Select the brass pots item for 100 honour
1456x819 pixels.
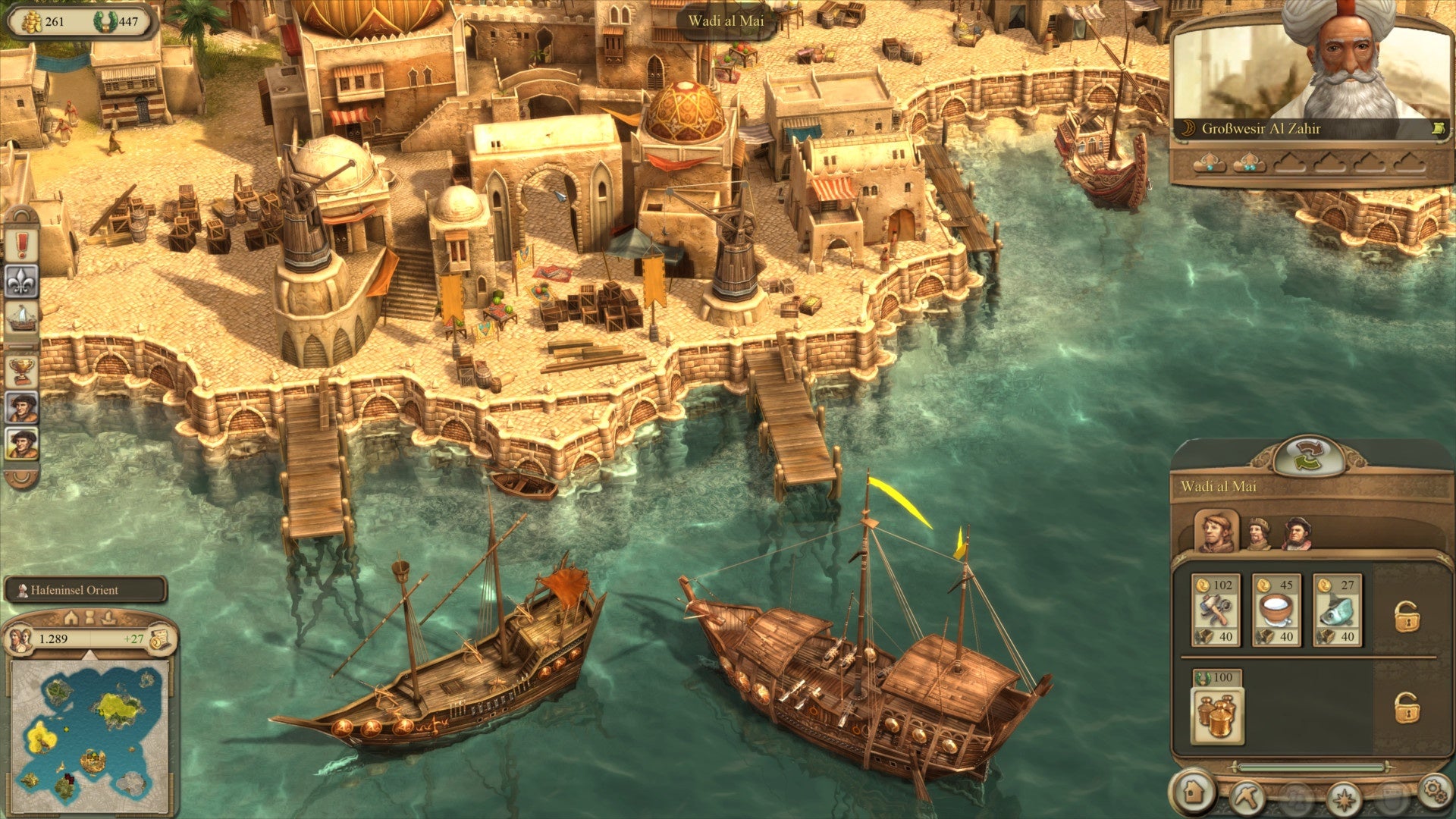point(1216,708)
